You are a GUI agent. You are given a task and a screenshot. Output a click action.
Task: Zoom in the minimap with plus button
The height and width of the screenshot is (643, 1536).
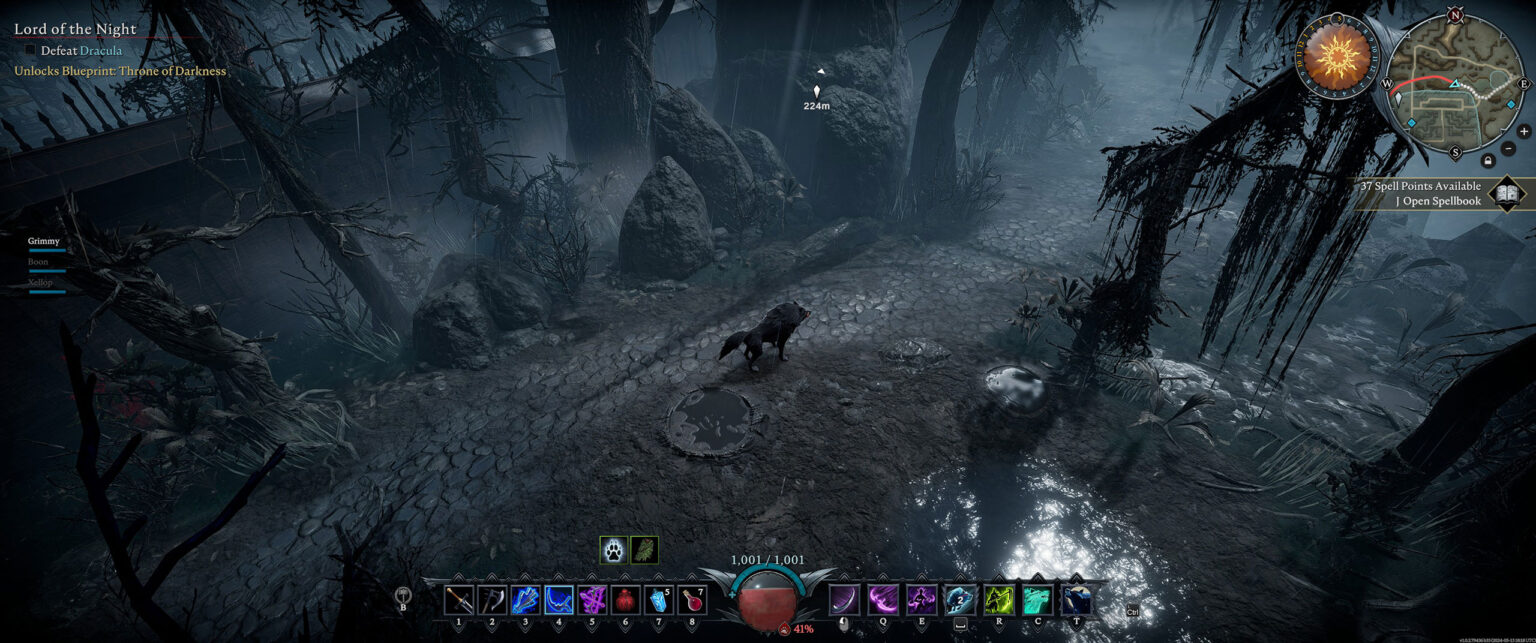pyautogui.click(x=1524, y=131)
